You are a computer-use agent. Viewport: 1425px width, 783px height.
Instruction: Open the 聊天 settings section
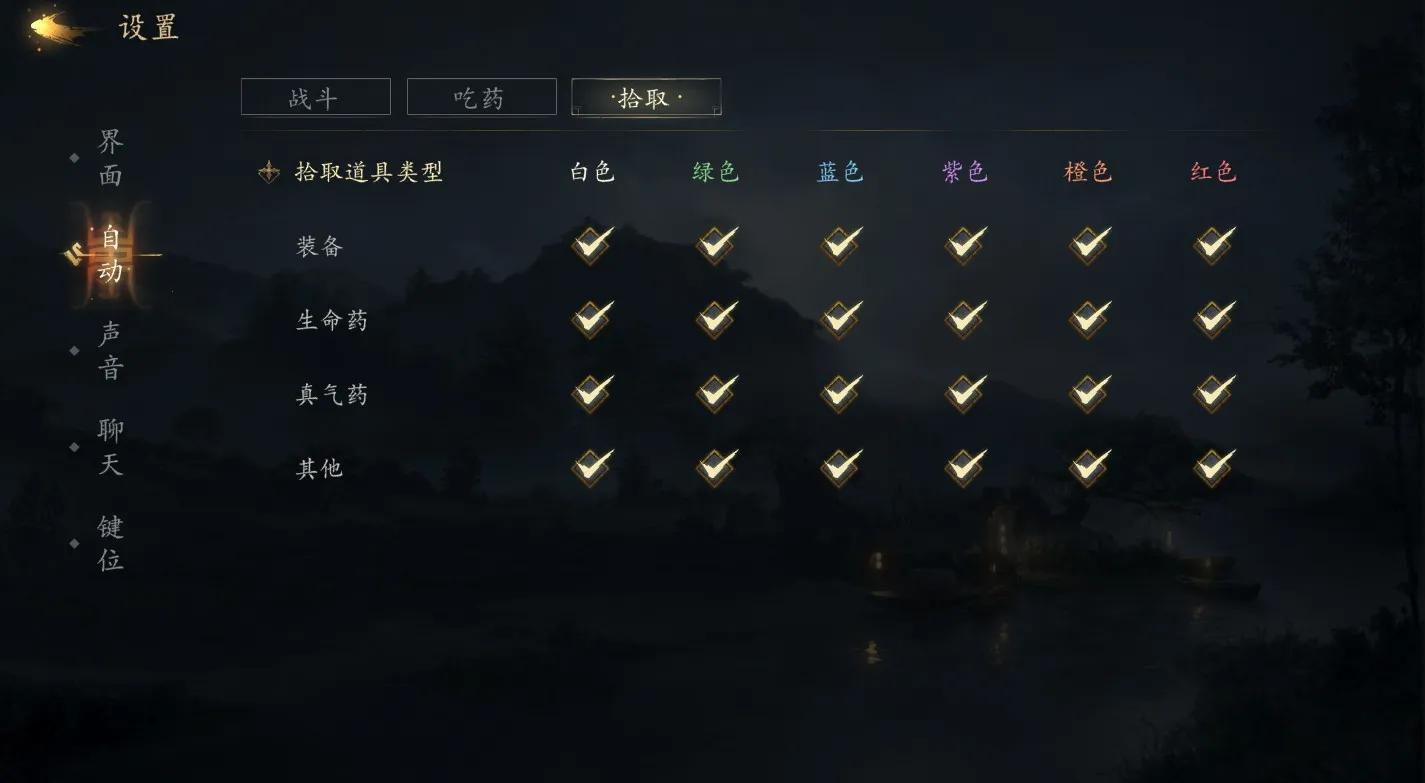pyautogui.click(x=108, y=448)
